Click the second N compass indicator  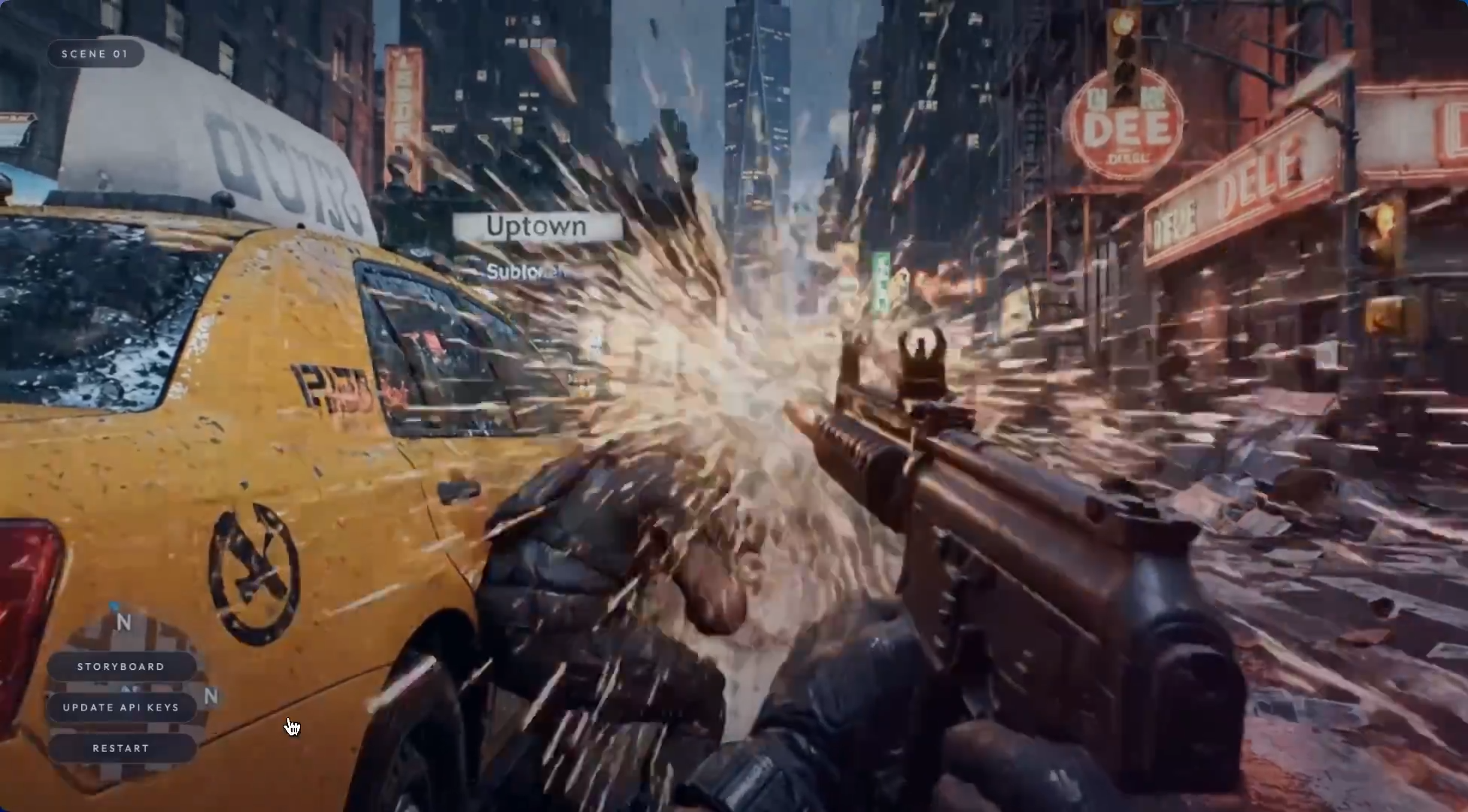[211, 698]
